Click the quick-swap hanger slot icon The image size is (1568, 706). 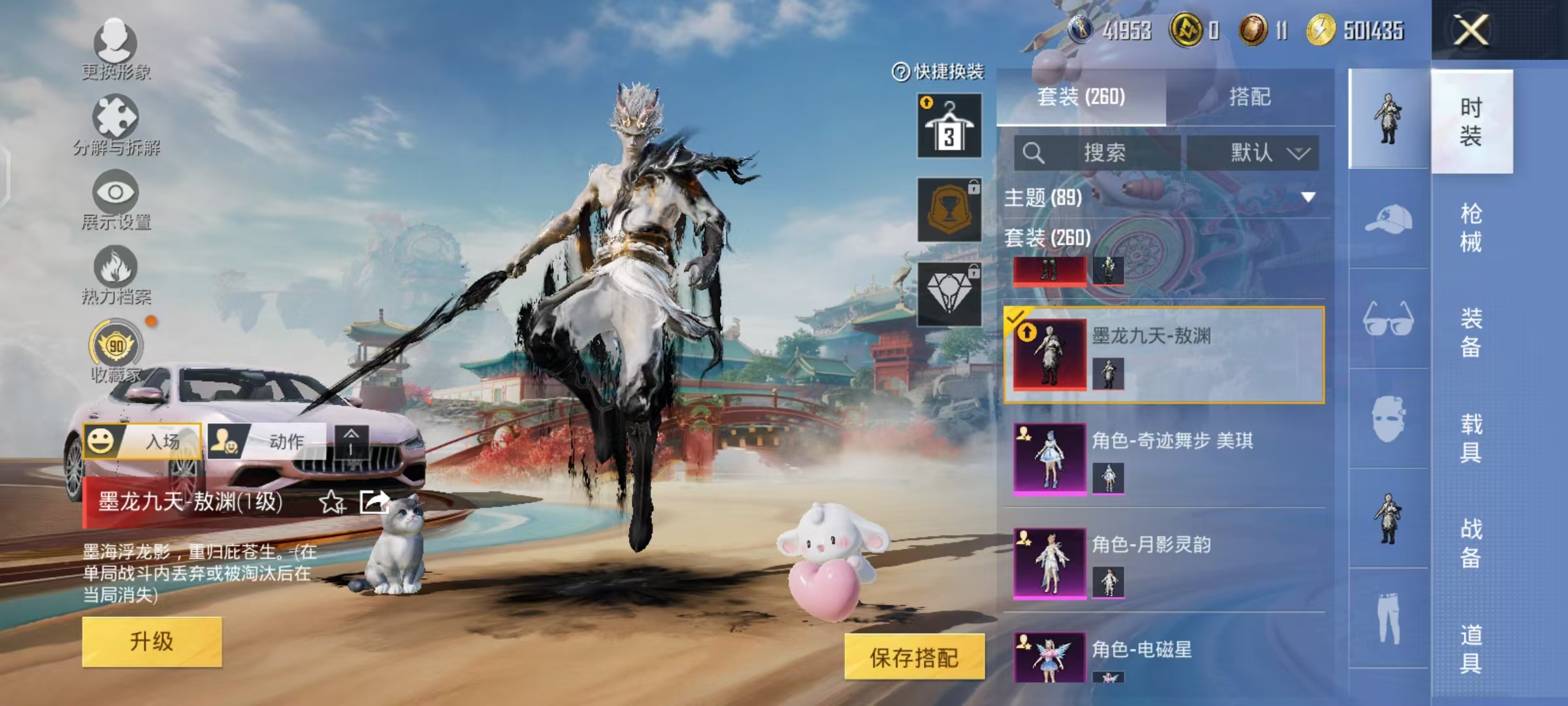point(949,124)
